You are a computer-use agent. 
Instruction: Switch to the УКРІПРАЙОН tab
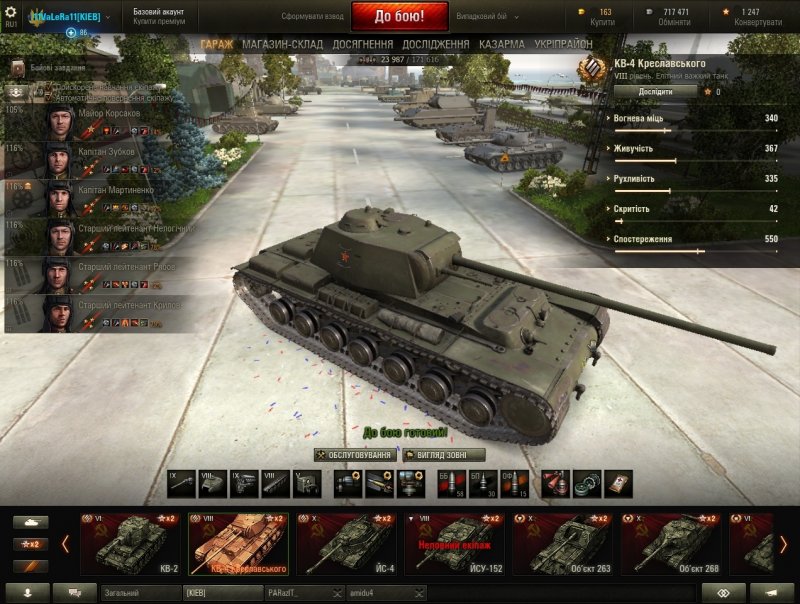point(562,45)
